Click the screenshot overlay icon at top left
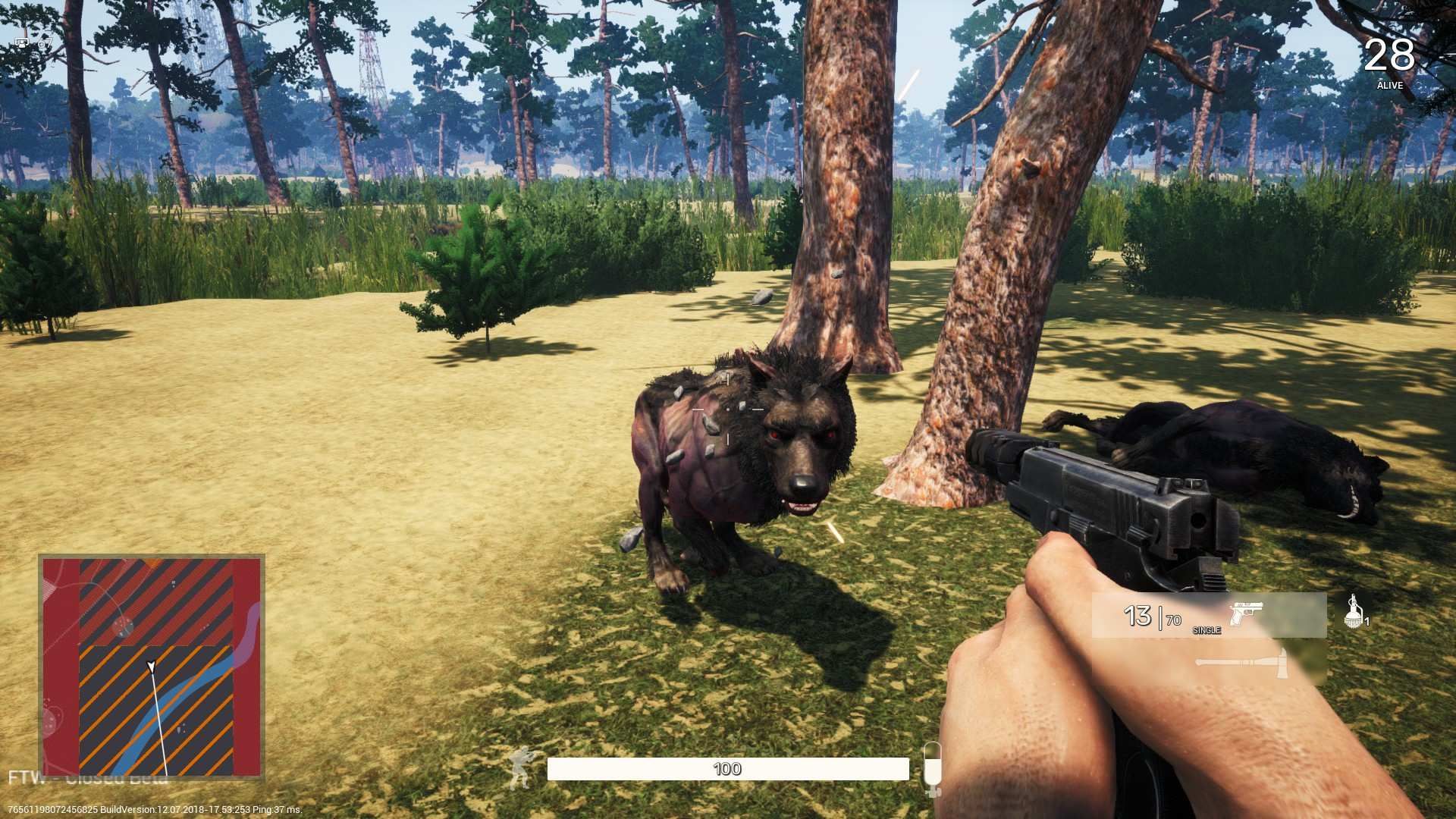The image size is (1456, 819). click(21, 44)
